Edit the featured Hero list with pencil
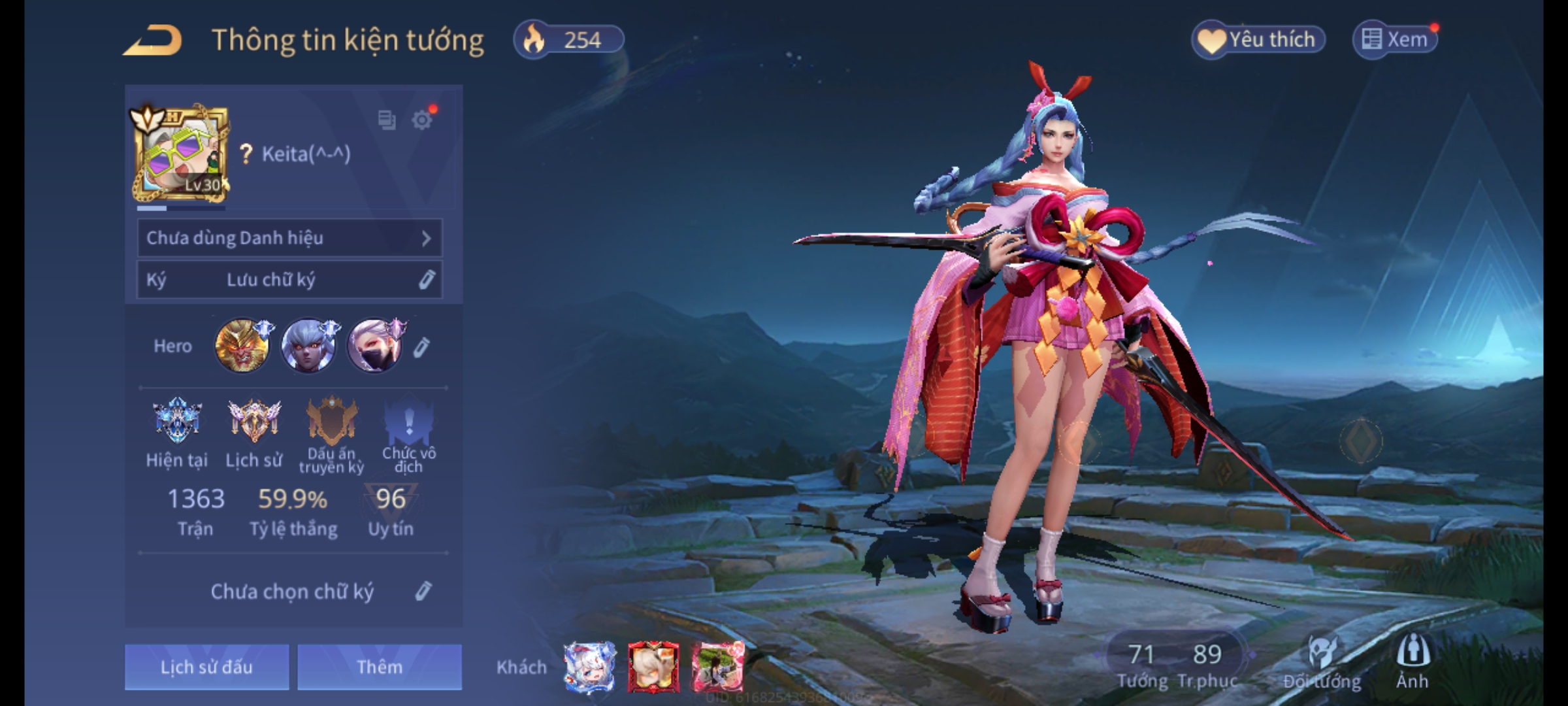1568x706 pixels. point(422,347)
